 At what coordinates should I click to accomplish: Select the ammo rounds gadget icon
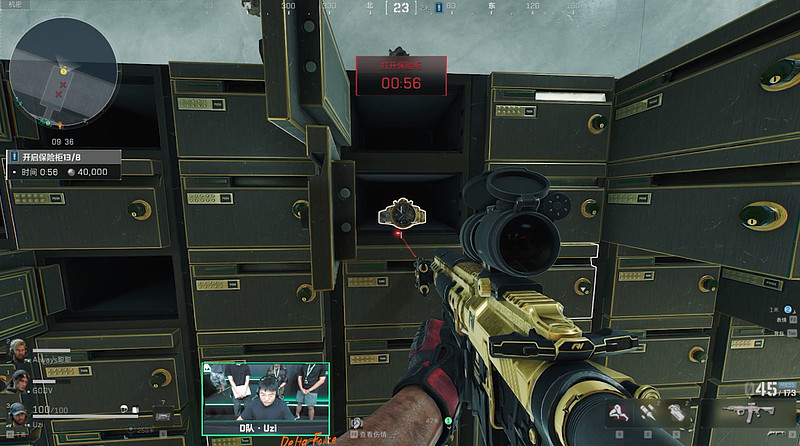pyautogui.click(x=648, y=411)
